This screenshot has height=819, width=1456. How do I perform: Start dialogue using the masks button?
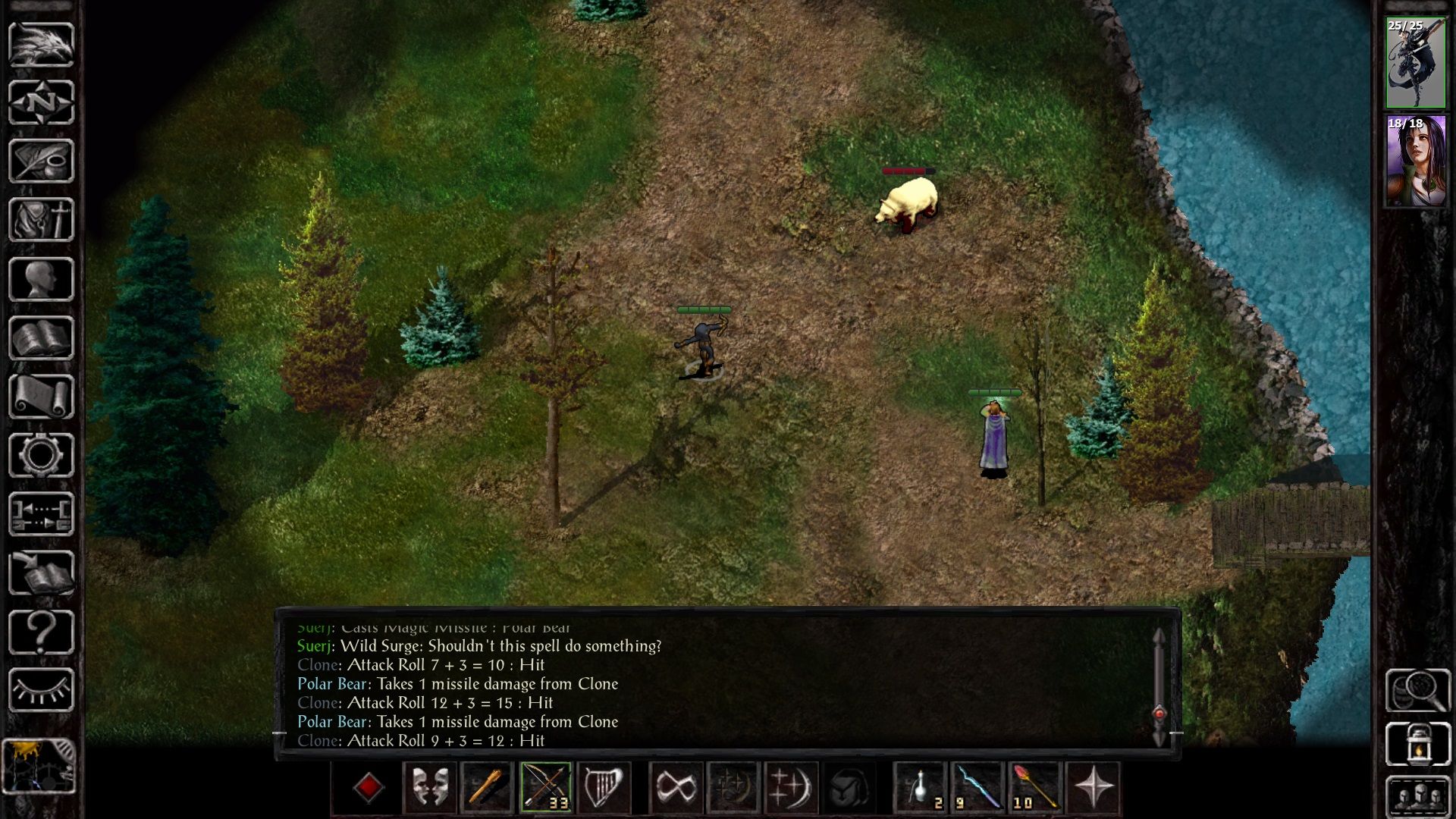pos(430,789)
